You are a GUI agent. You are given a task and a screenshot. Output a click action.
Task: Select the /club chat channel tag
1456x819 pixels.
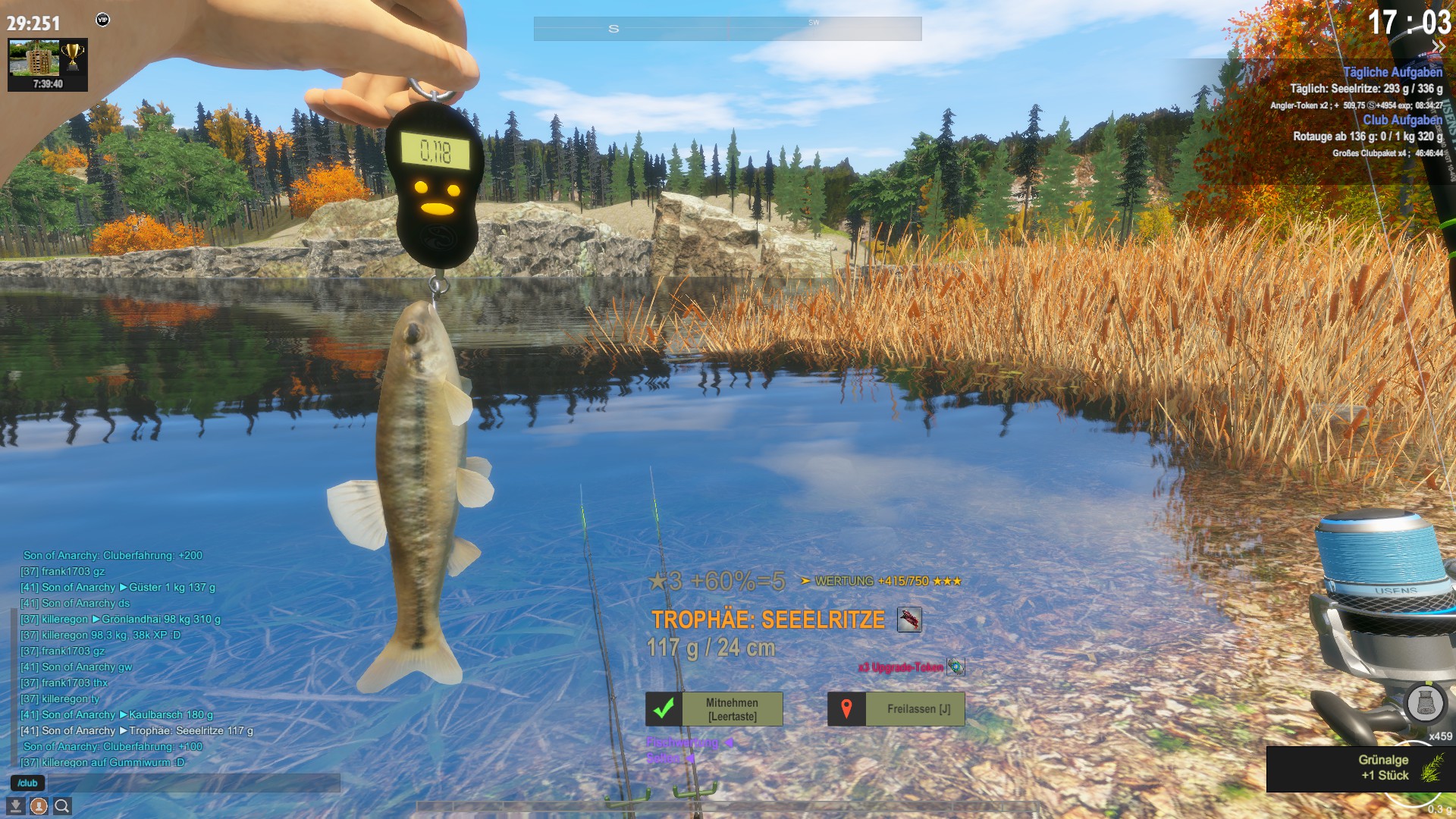click(x=28, y=783)
